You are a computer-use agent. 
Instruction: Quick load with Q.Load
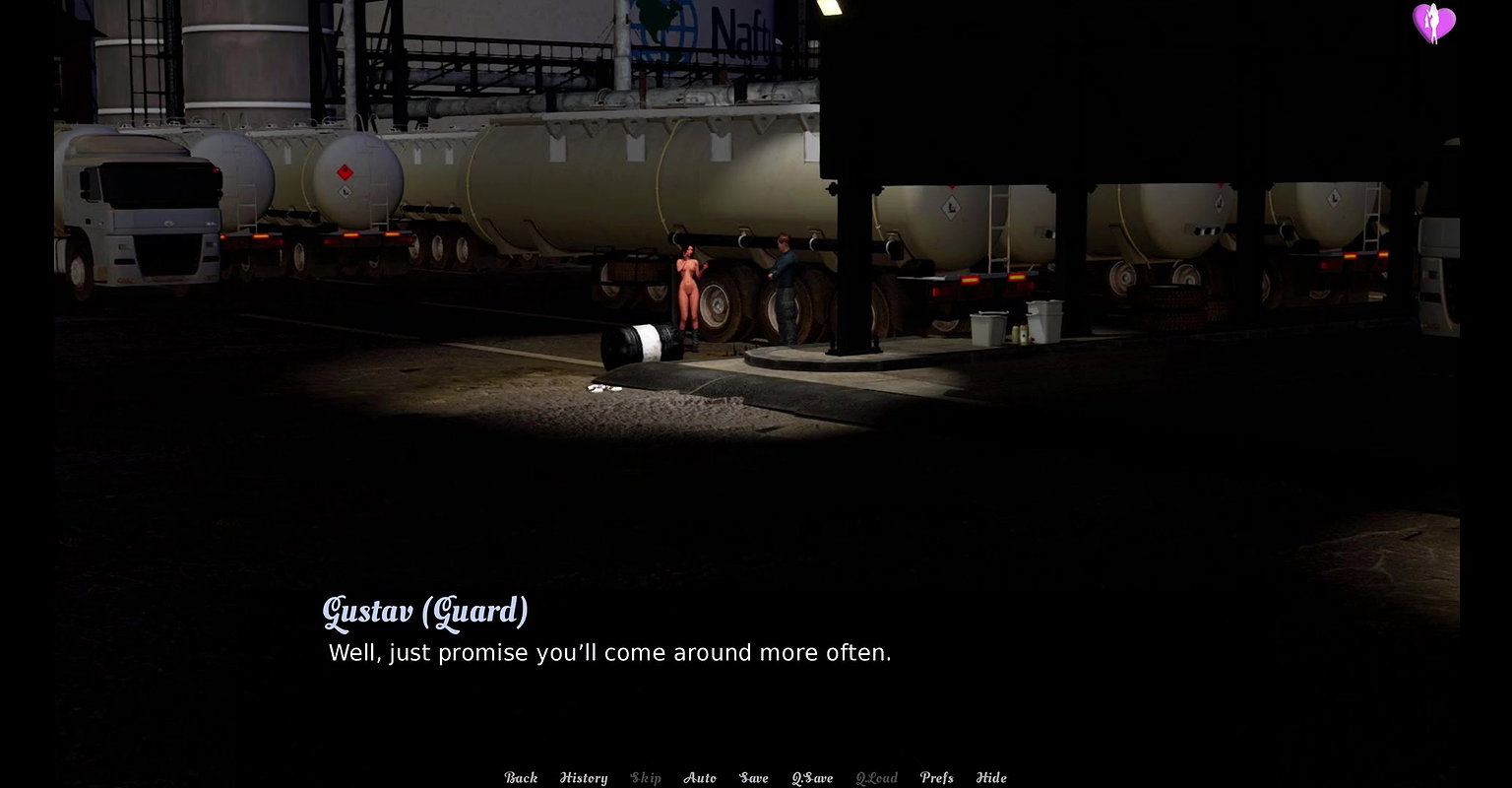tap(876, 778)
